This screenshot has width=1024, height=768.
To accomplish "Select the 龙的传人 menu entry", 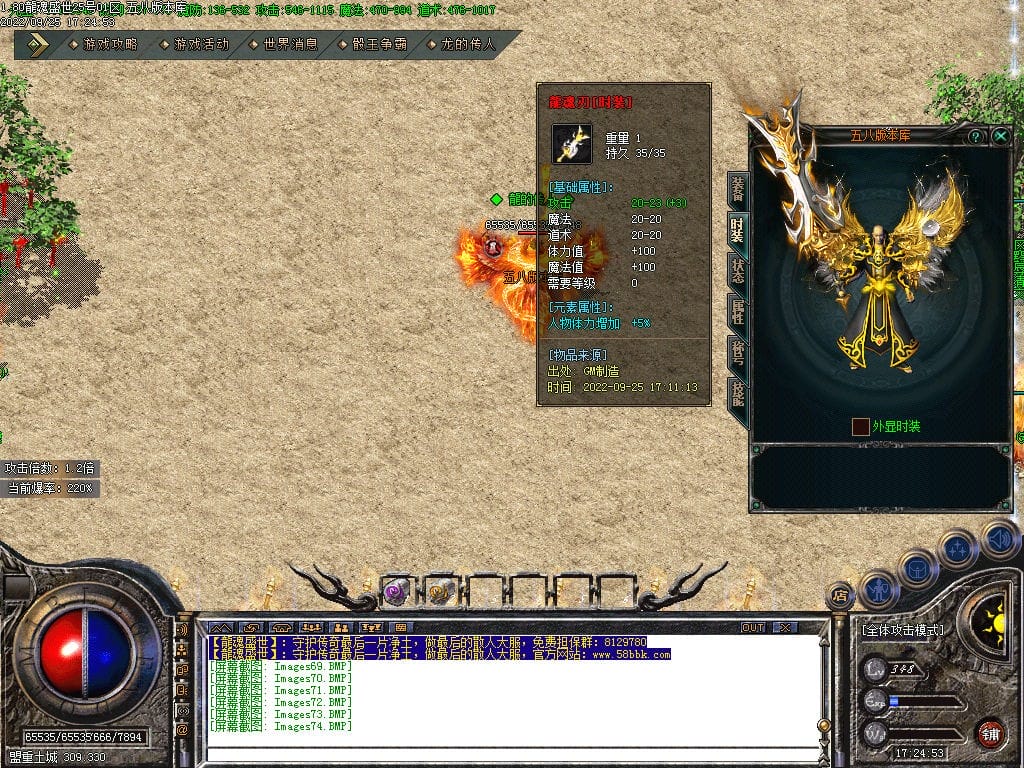I will click(461, 45).
